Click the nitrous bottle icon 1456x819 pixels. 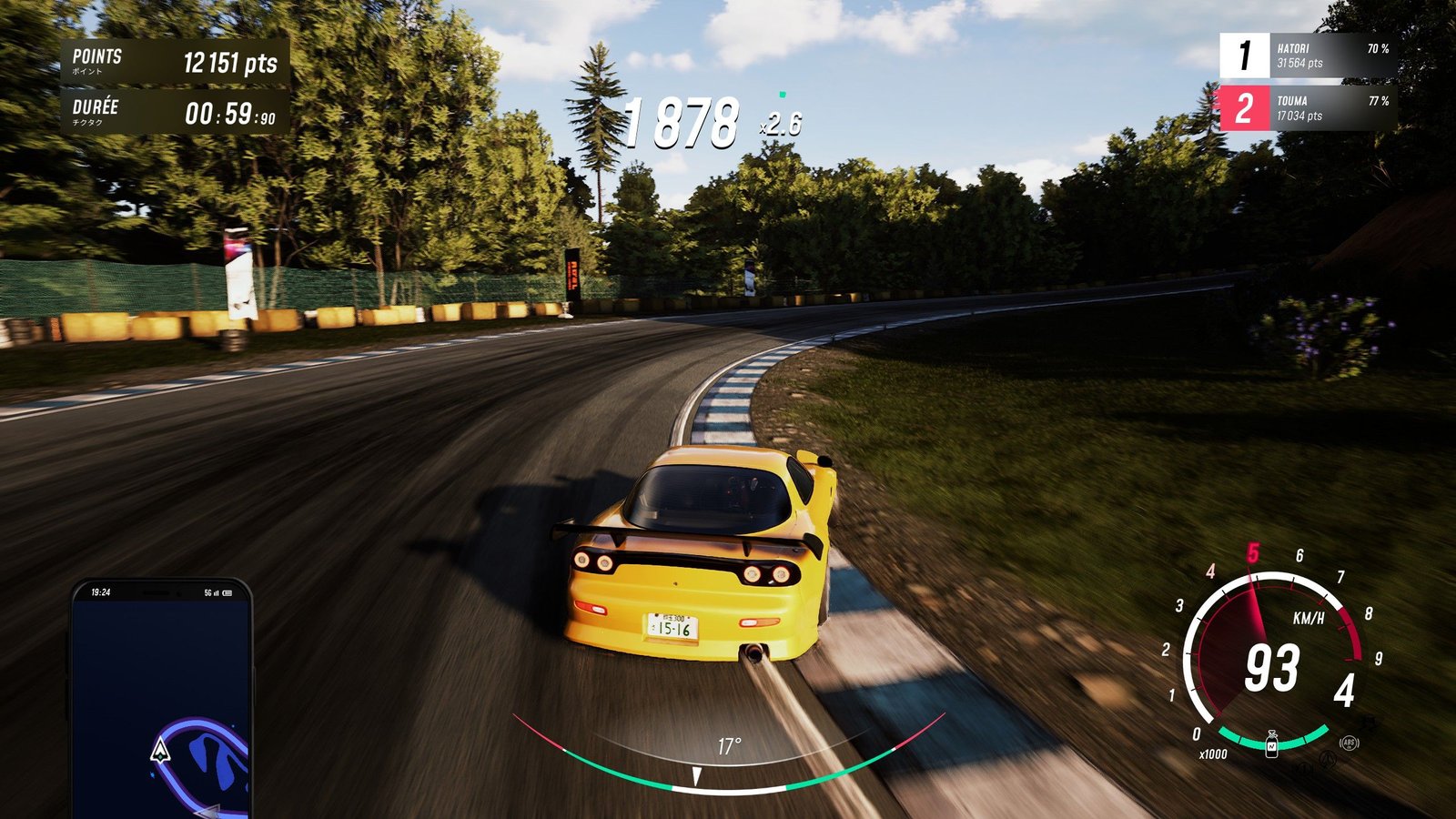coord(1271,743)
